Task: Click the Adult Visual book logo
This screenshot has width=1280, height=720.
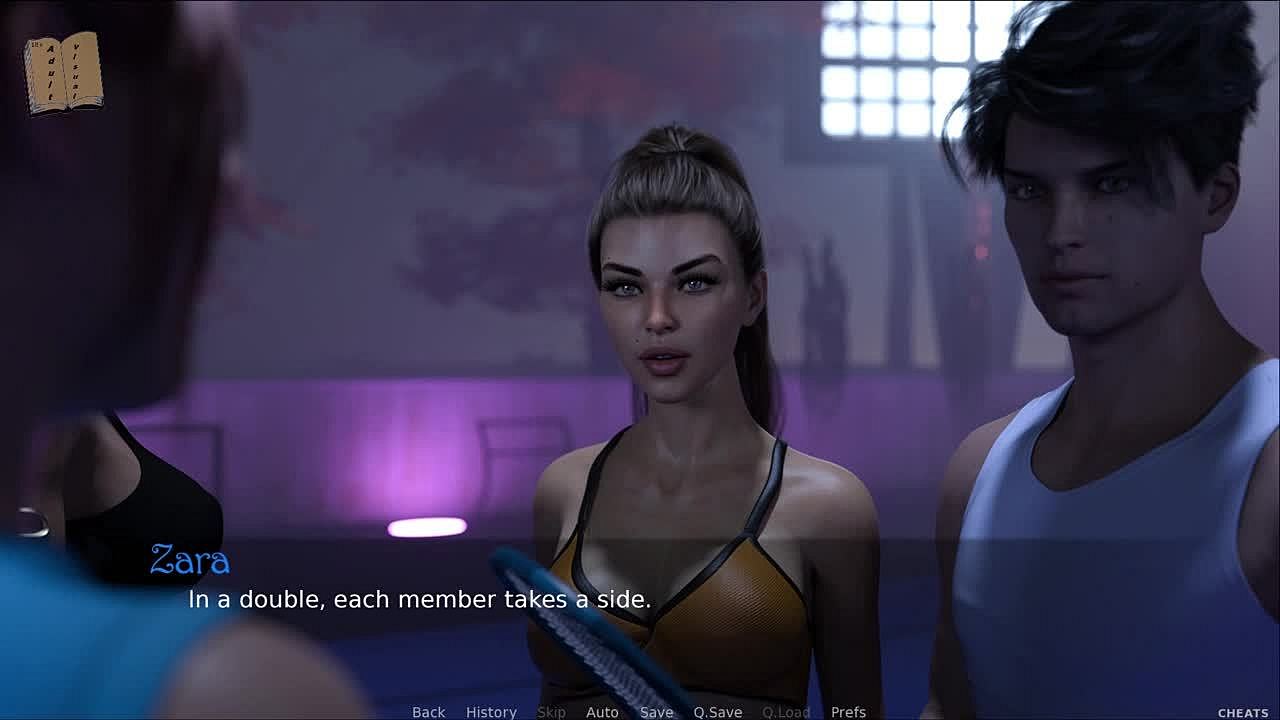Action: [x=63, y=72]
